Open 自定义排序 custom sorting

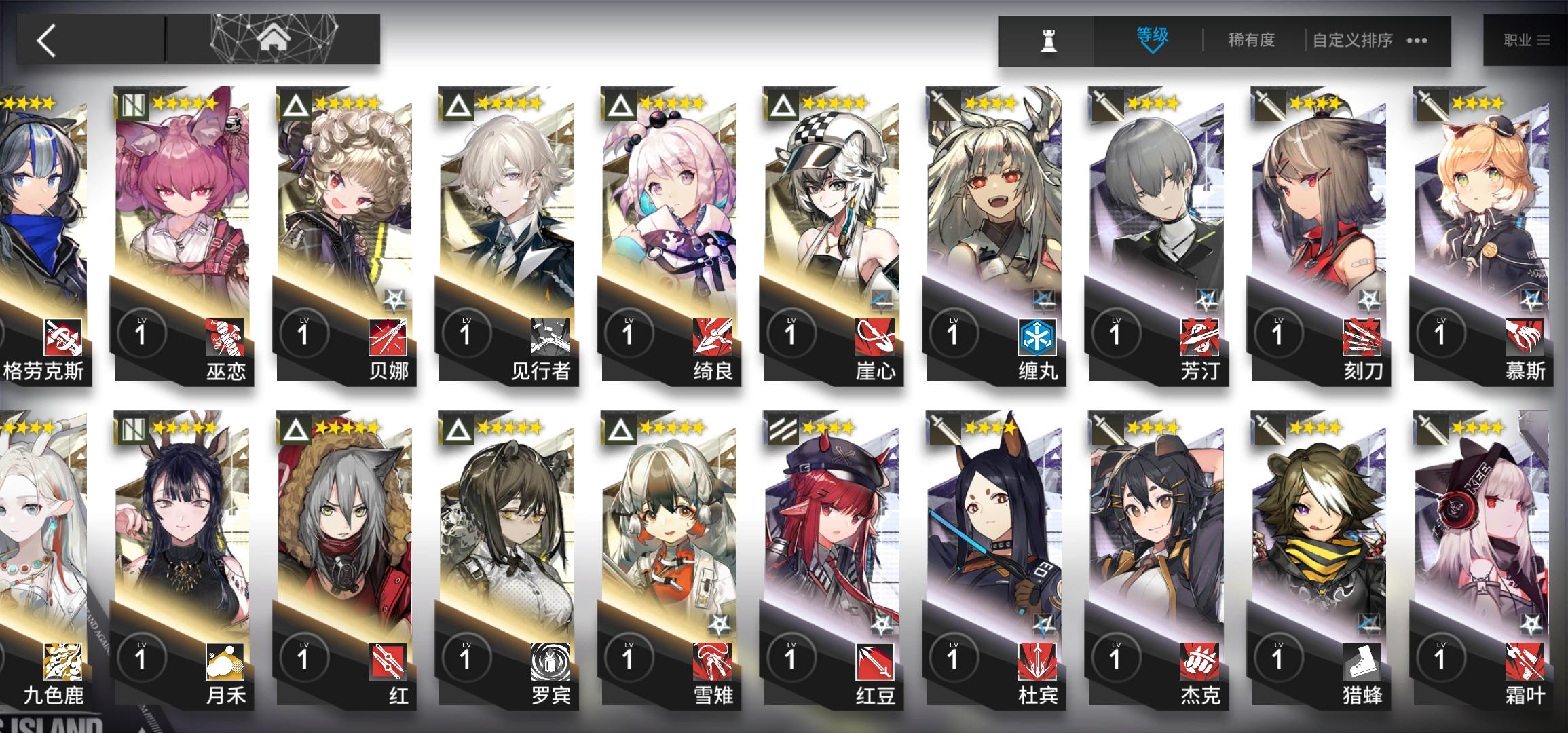1351,39
